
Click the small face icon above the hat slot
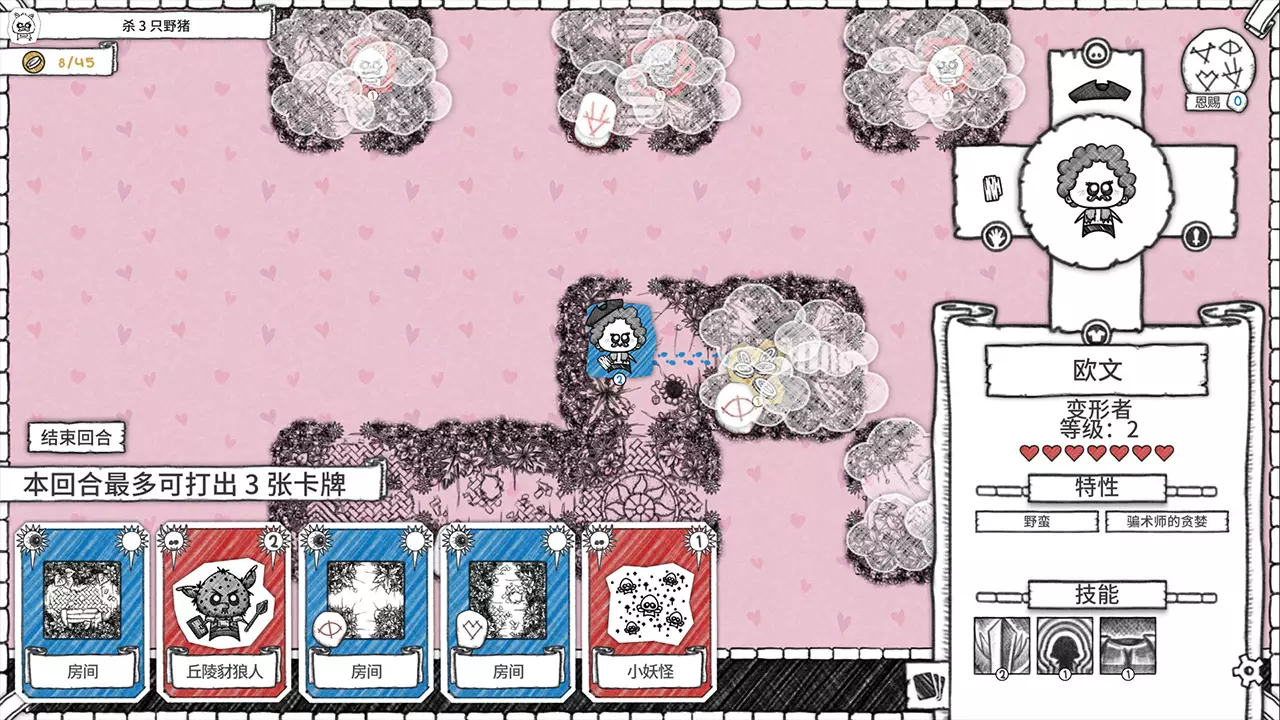coord(1095,52)
